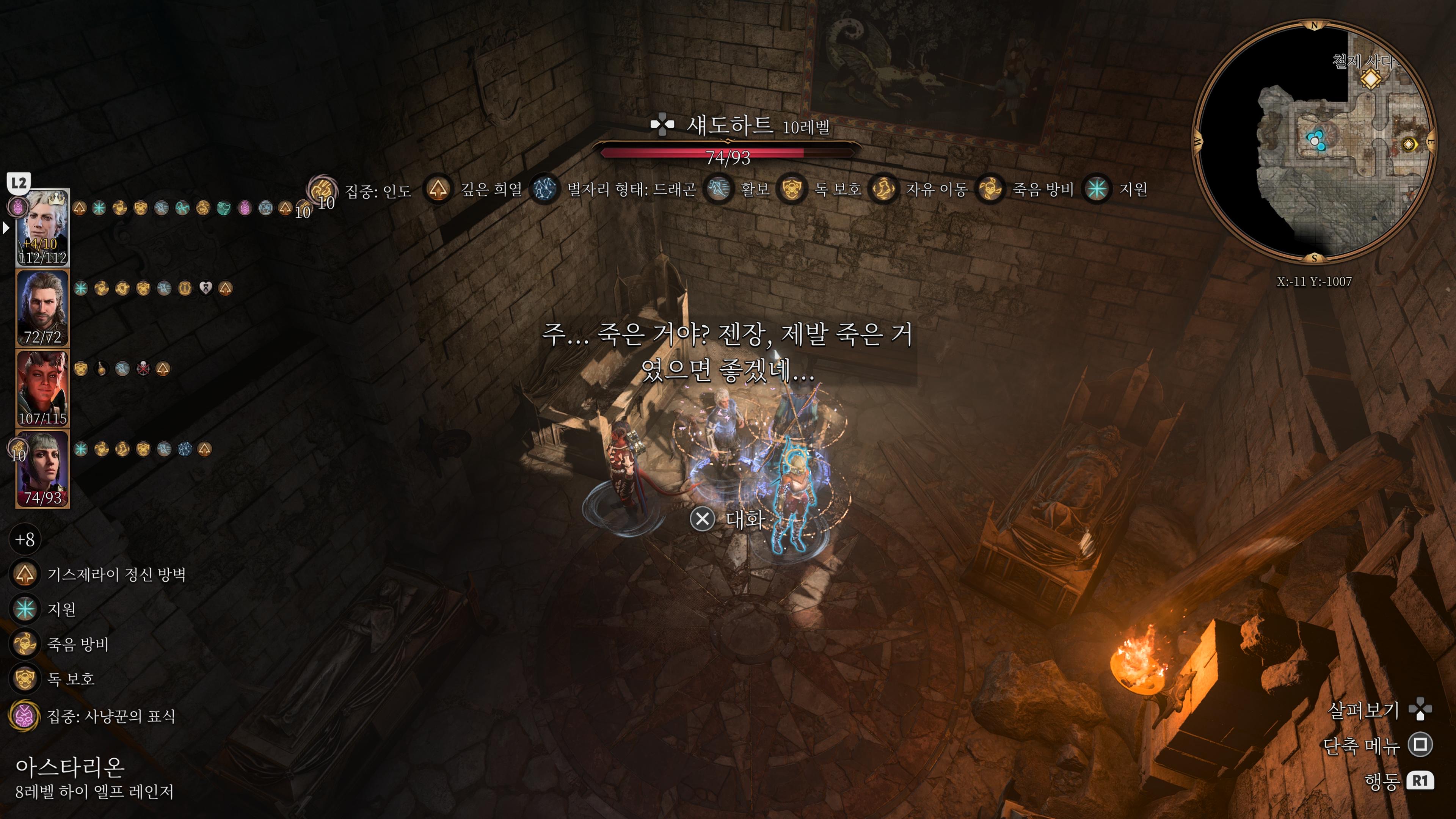Open the circular minimap
This screenshot has width=1456, height=819.
1314,141
